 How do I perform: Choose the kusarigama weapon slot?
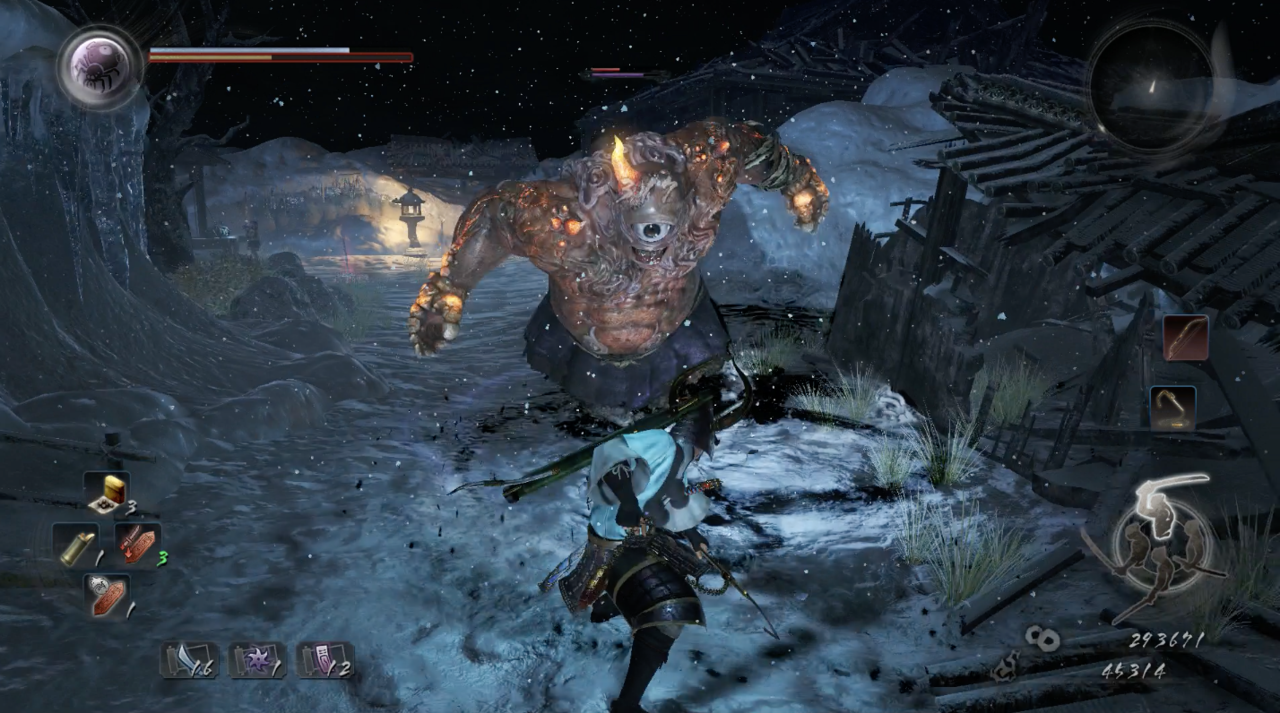pyautogui.click(x=1173, y=407)
